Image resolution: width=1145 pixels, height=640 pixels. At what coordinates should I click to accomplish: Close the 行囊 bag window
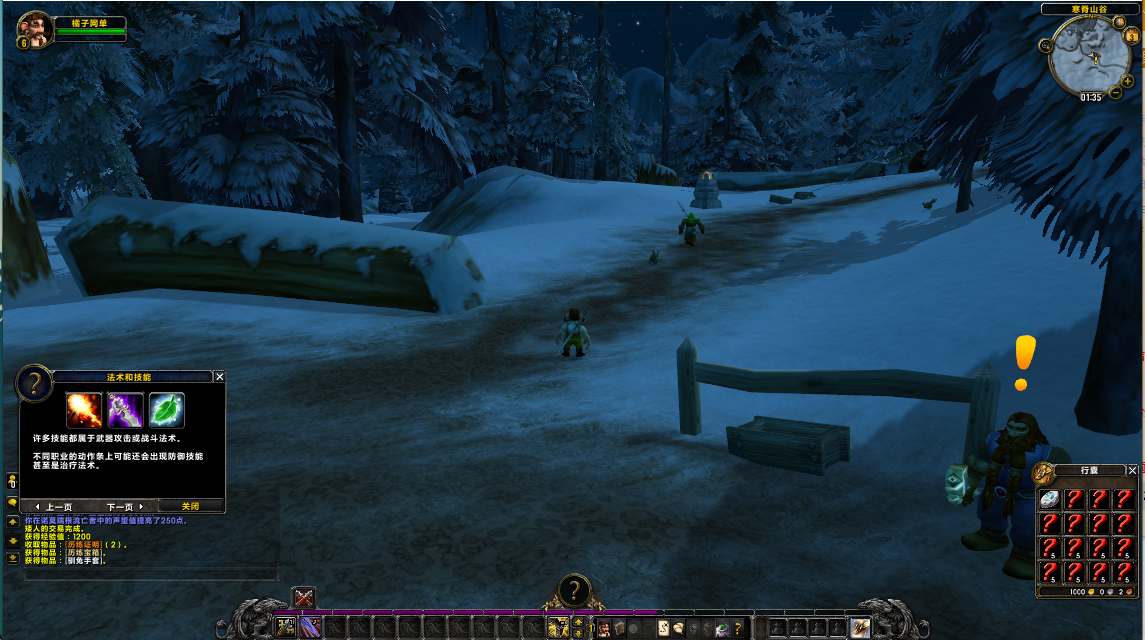tap(1132, 470)
